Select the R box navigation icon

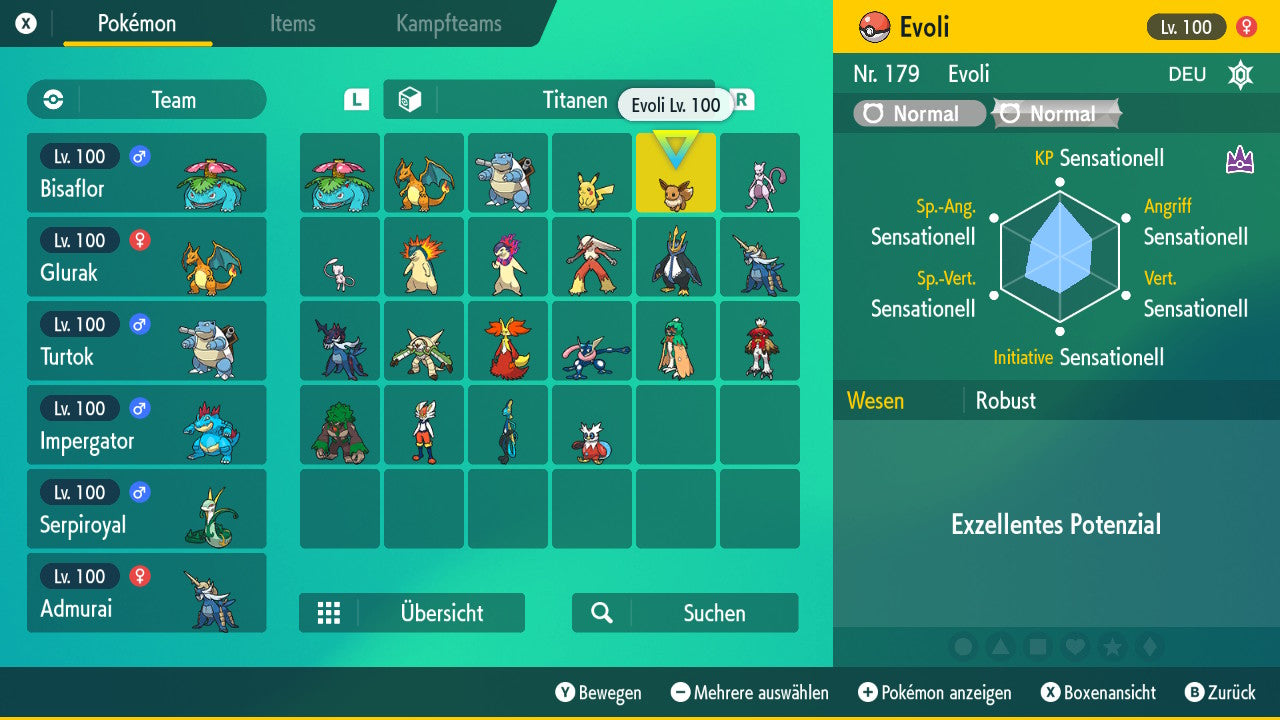pos(742,100)
